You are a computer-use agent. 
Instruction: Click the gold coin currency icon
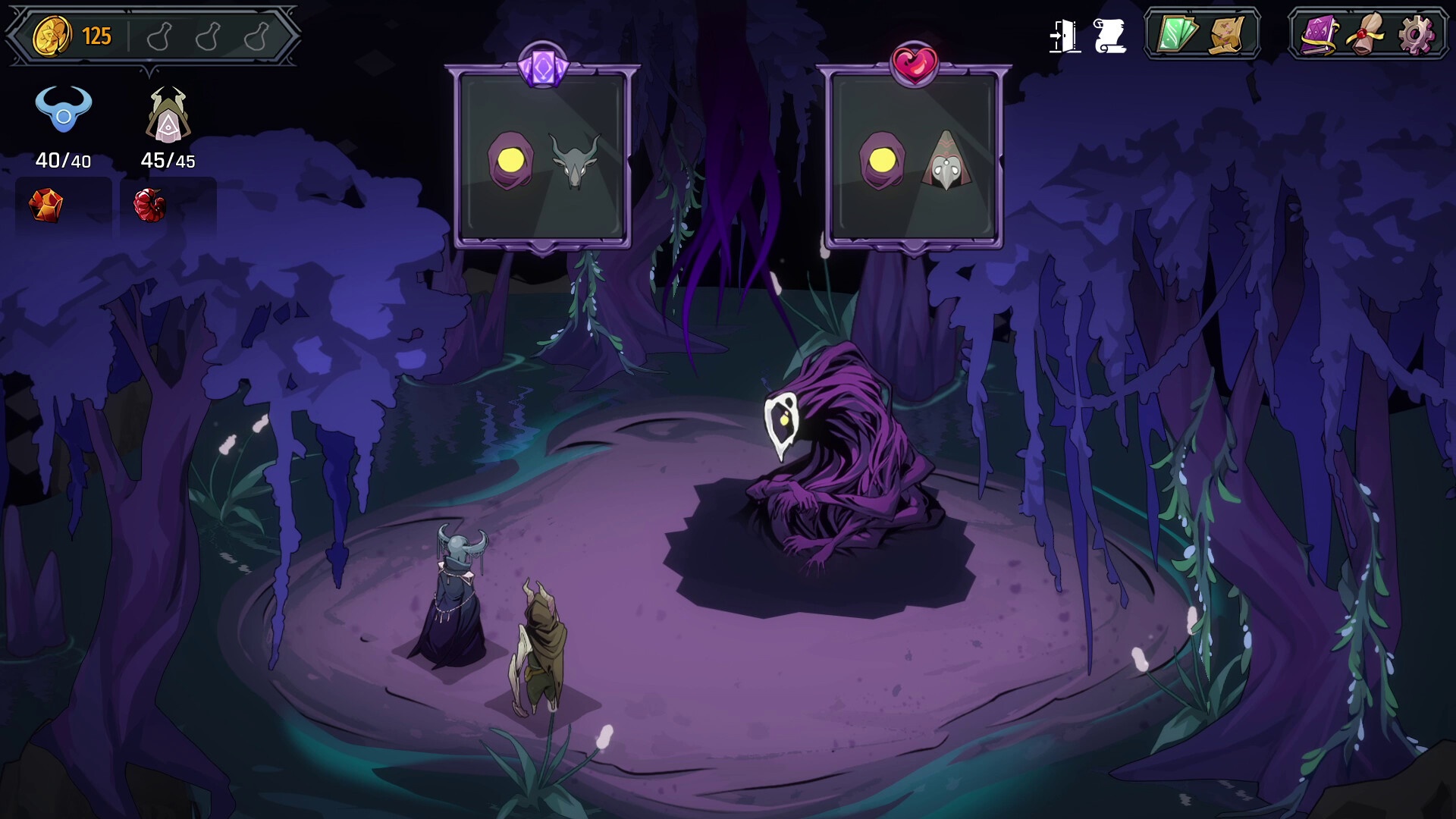(52, 36)
